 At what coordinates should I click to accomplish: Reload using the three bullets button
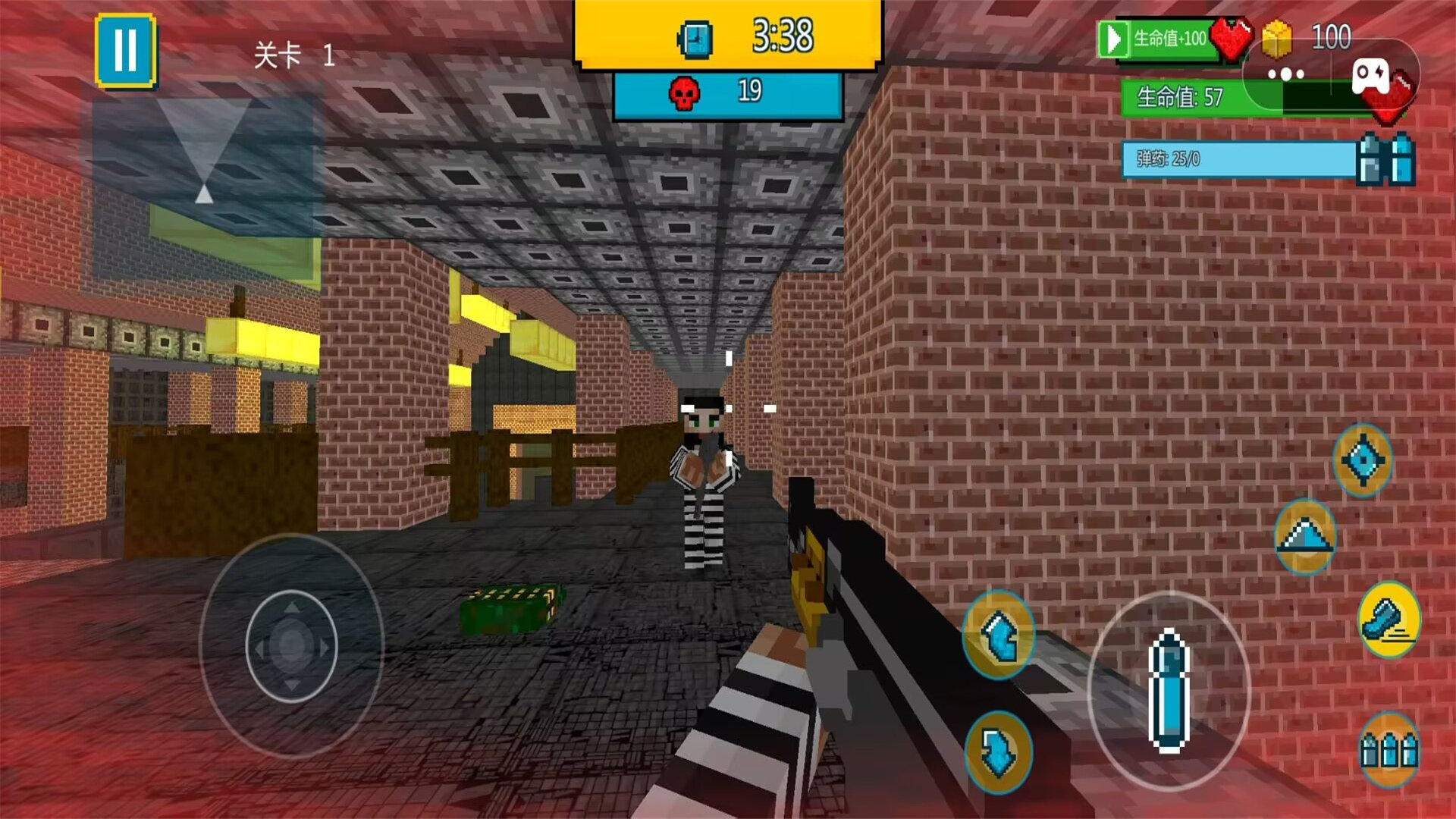pyautogui.click(x=1389, y=749)
